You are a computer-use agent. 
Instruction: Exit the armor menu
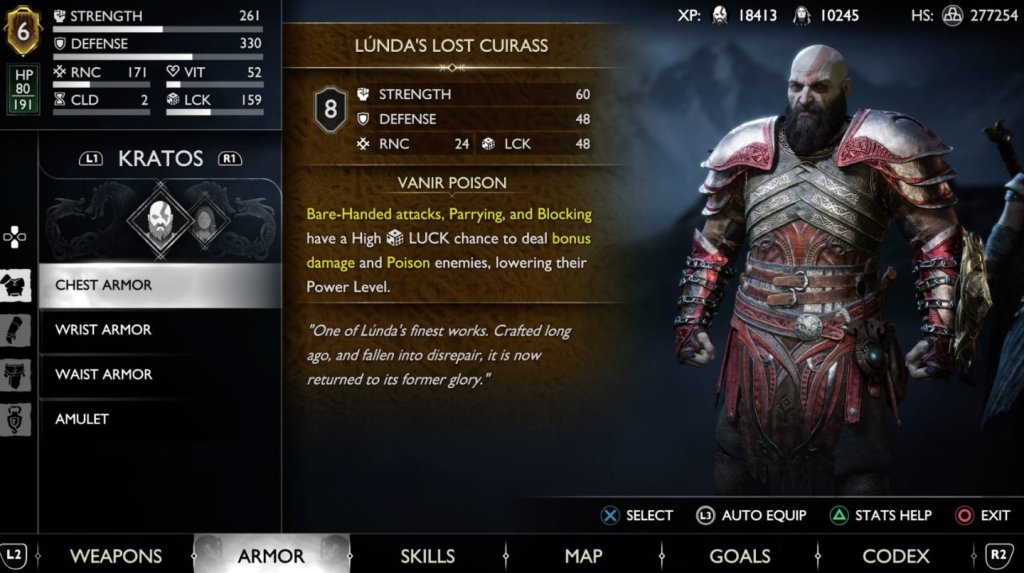[982, 516]
